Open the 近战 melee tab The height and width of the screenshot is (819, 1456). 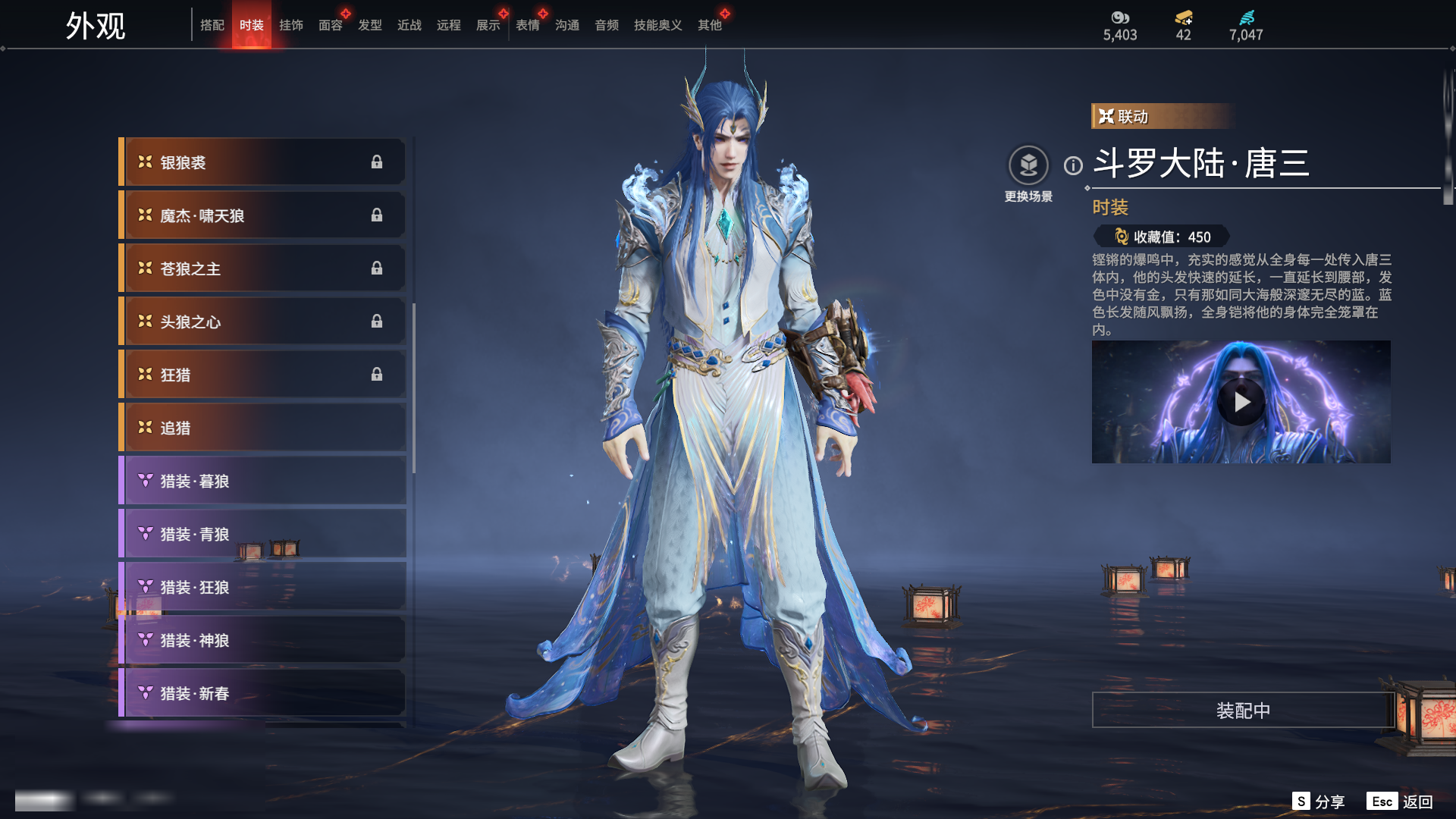coord(409,25)
